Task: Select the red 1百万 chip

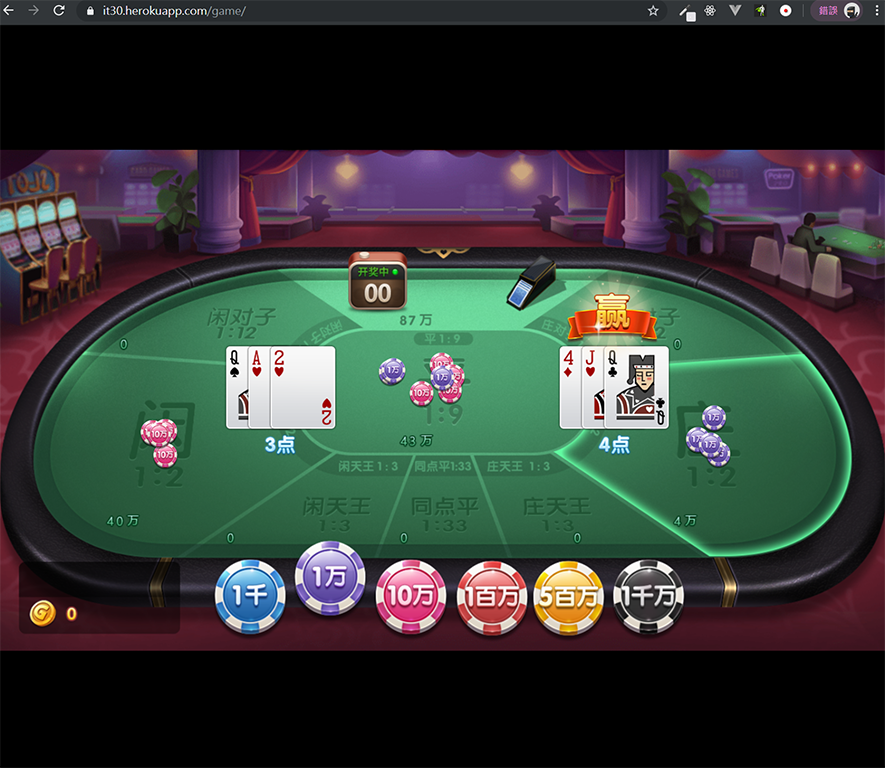Action: pos(491,597)
